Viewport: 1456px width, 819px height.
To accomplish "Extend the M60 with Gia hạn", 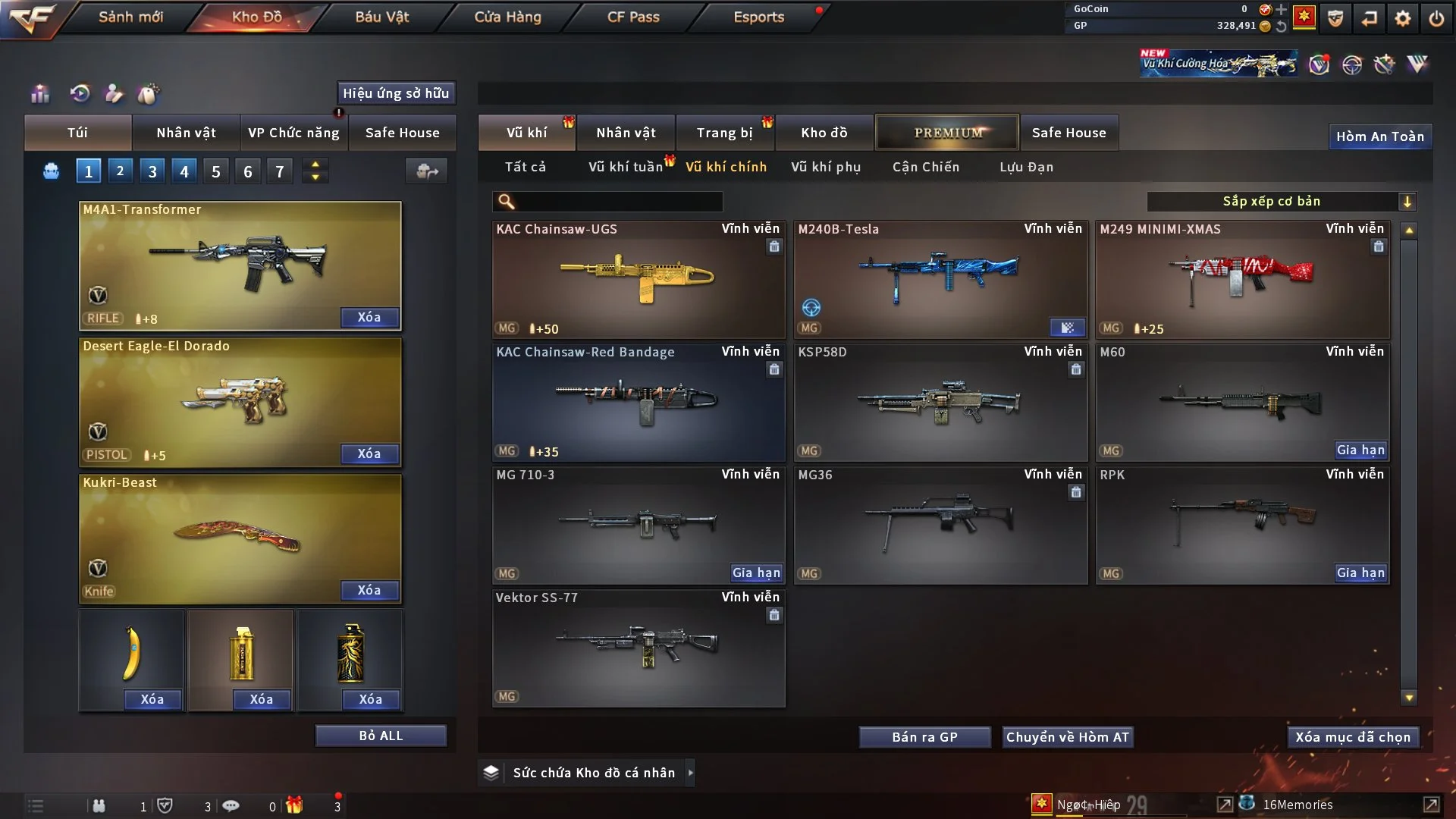I will (1360, 450).
